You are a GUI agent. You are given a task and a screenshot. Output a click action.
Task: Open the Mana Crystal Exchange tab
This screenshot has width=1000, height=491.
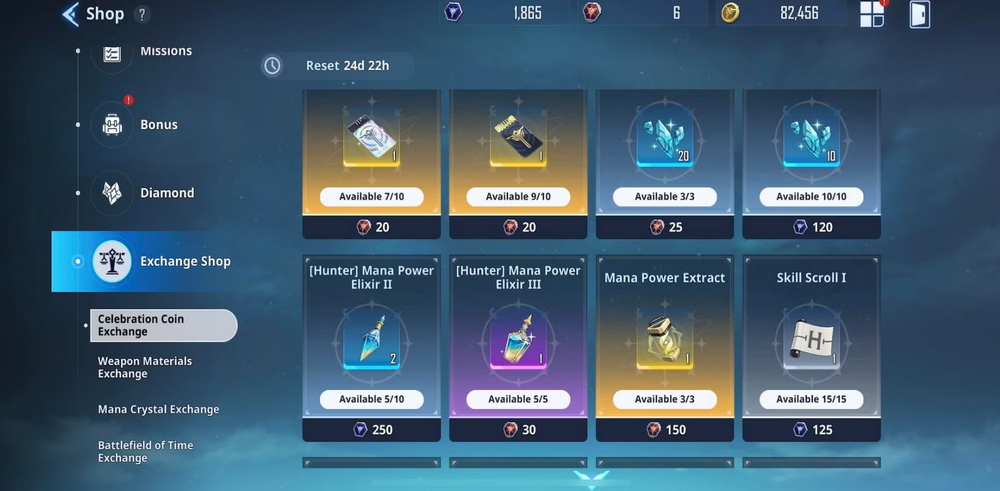158,409
